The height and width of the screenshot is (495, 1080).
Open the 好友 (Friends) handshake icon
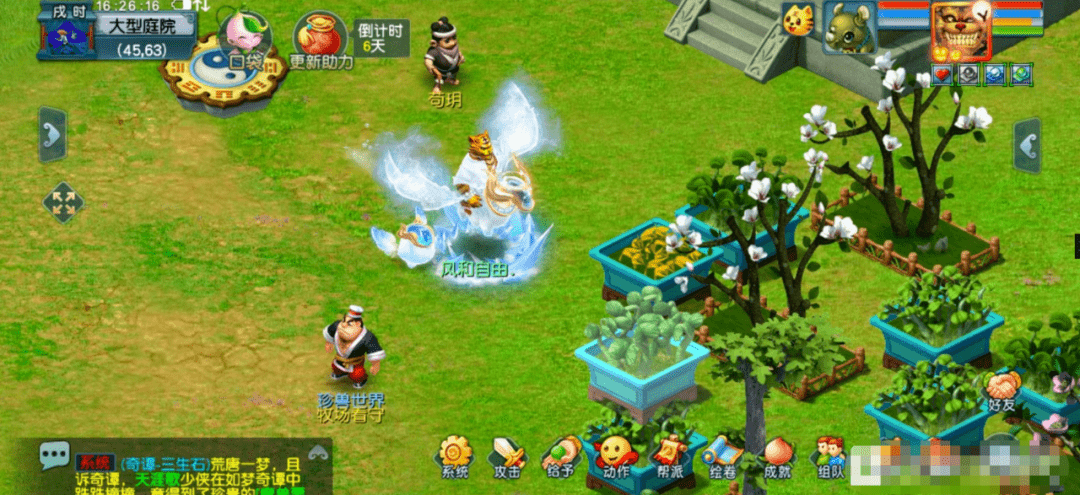1001,388
